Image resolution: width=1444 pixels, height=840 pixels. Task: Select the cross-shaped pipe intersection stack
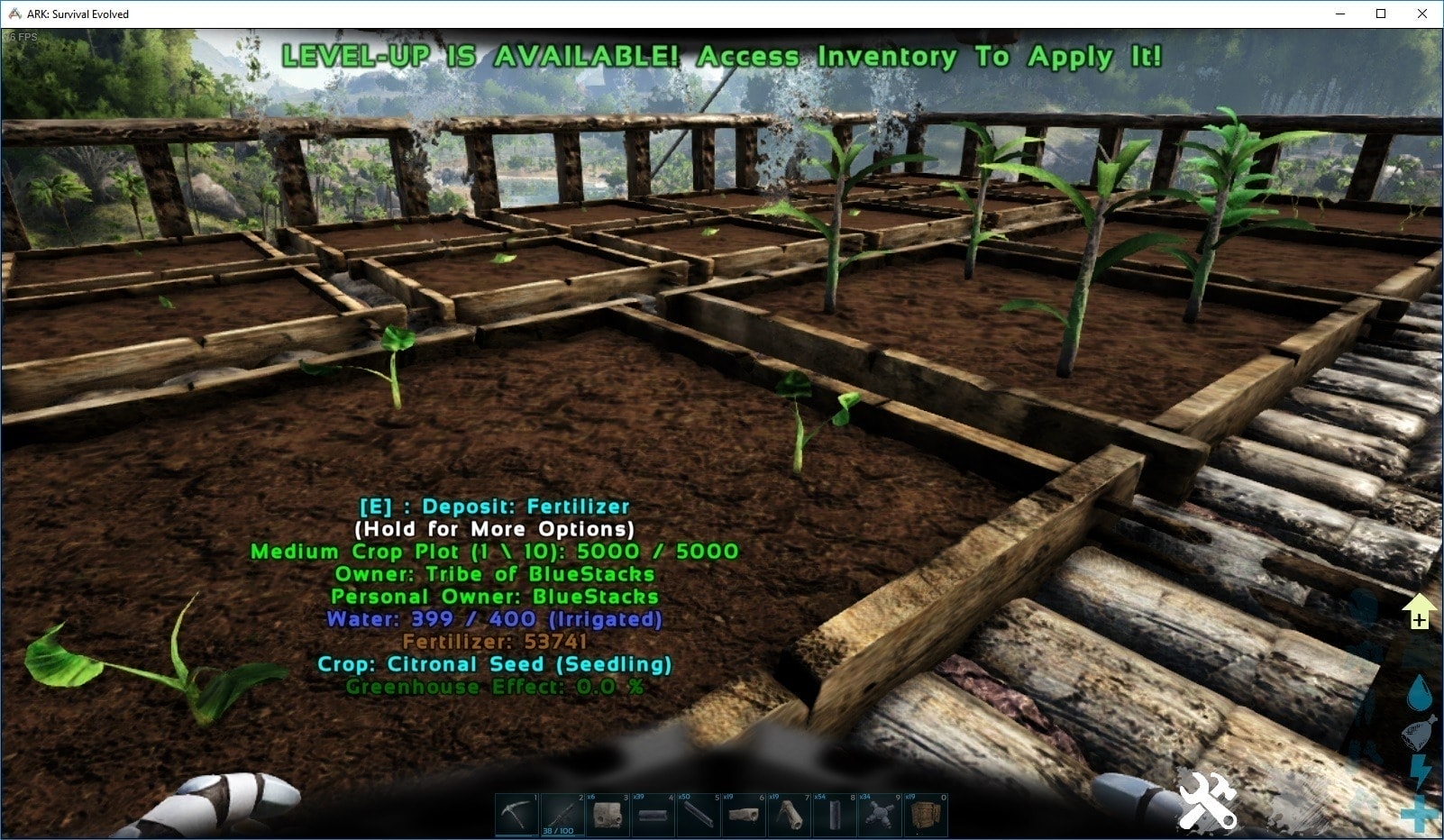879,815
